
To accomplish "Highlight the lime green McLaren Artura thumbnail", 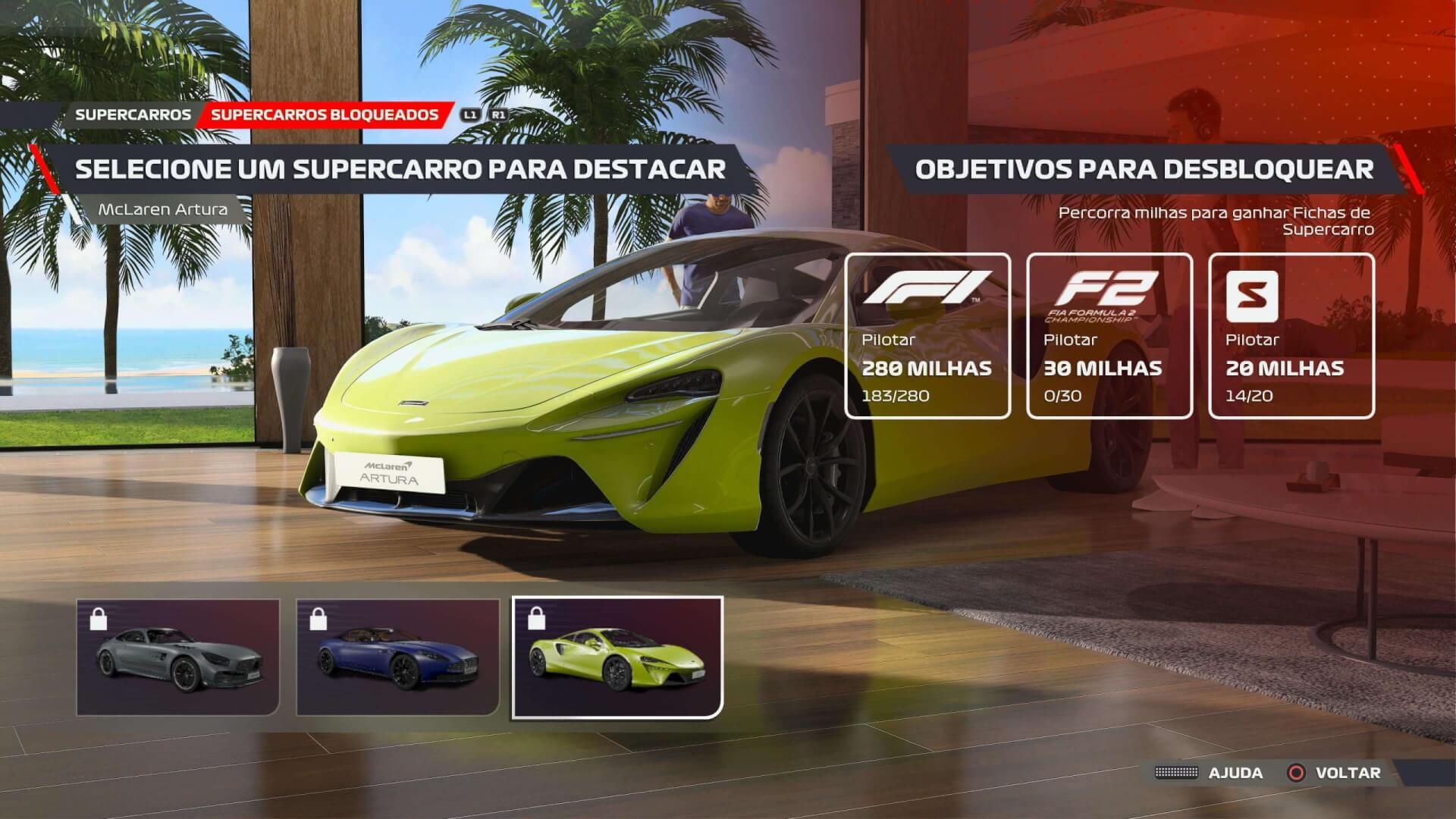I will (x=617, y=657).
